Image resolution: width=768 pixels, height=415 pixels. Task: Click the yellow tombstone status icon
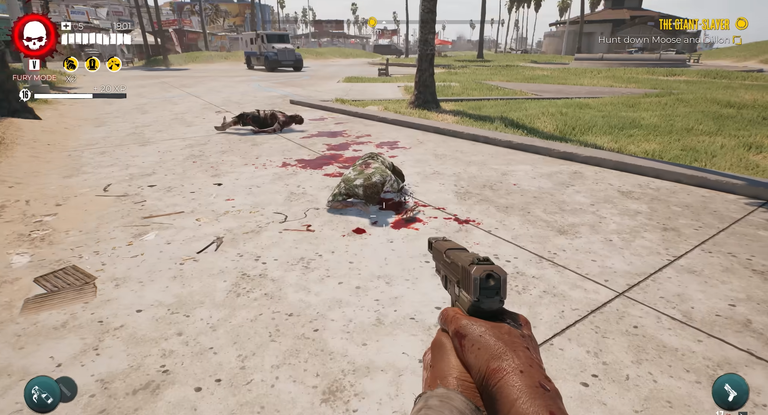point(92,64)
